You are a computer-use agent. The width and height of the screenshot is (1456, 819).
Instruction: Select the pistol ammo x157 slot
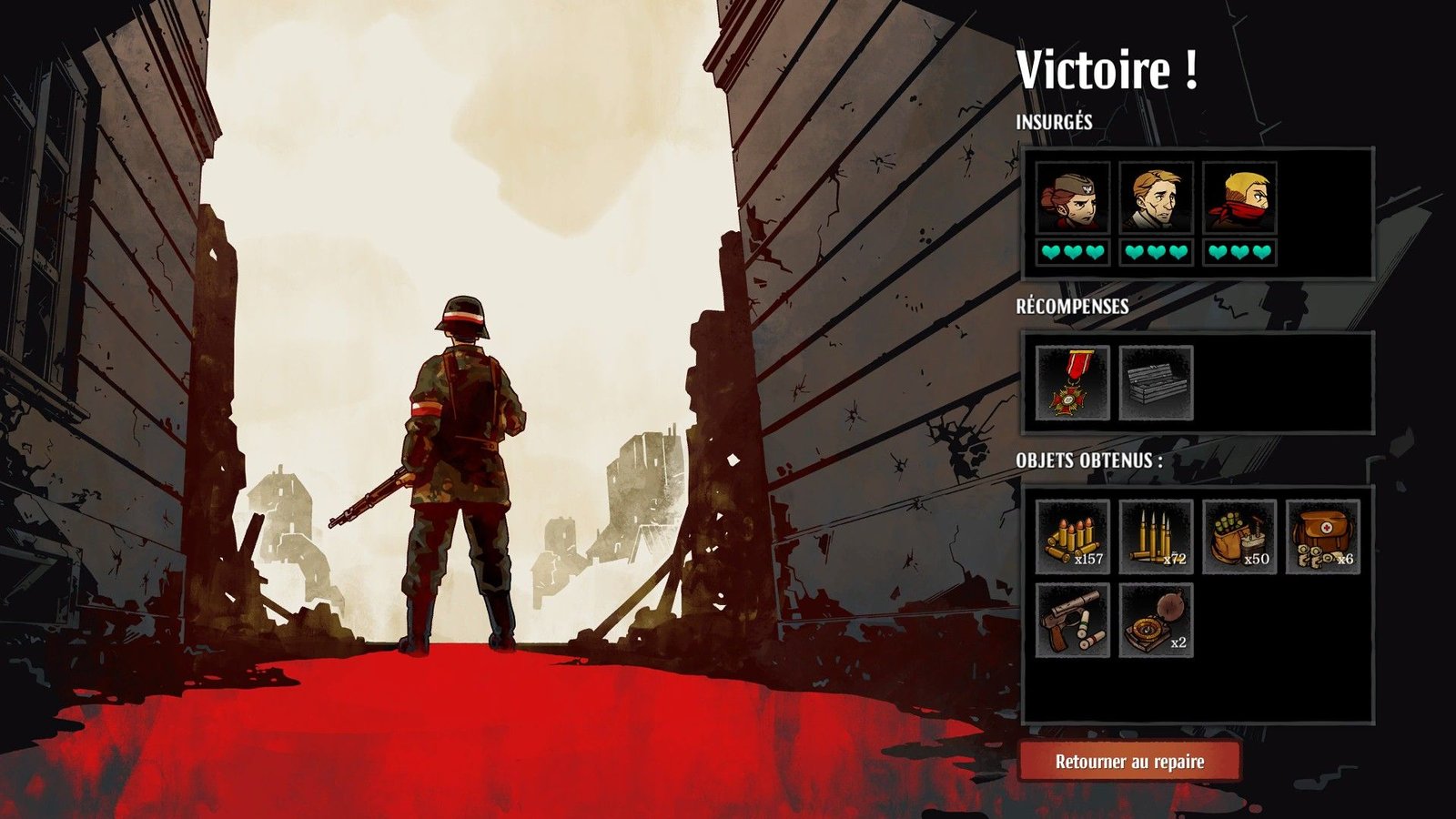click(x=1073, y=537)
